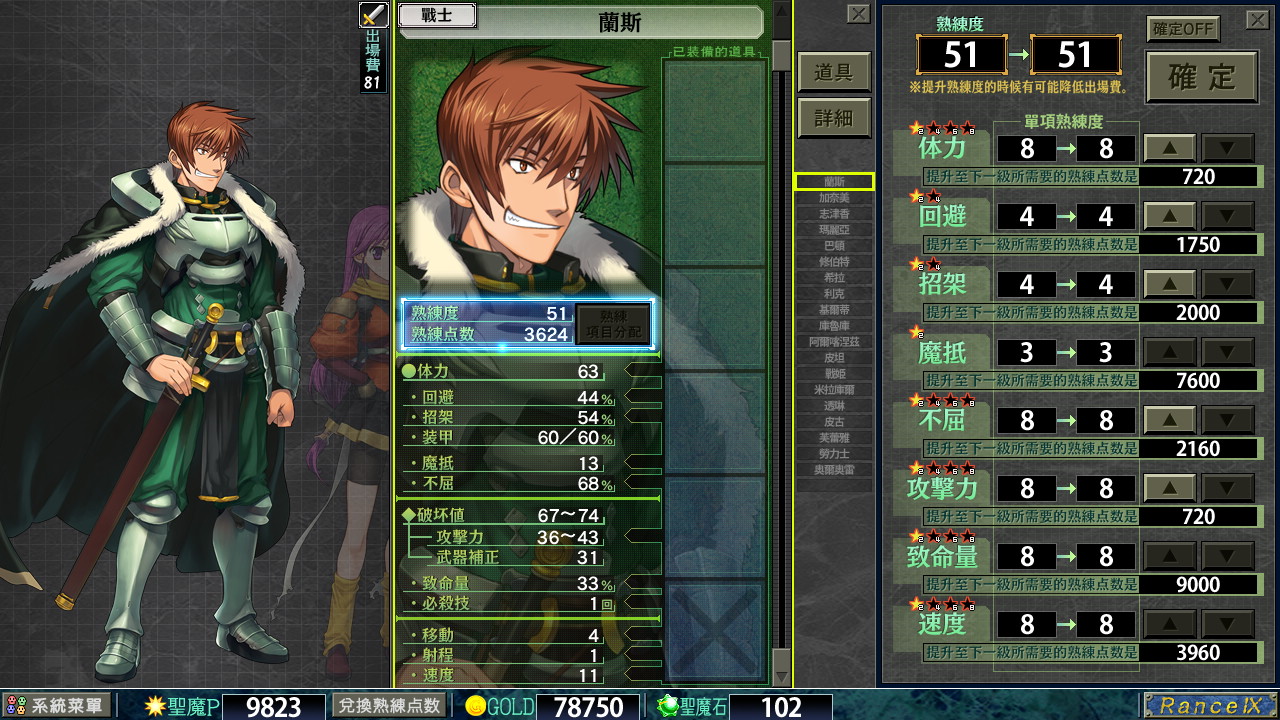Close the proficiency panel
Screen dimensions: 1280x720
pos(1257,20)
